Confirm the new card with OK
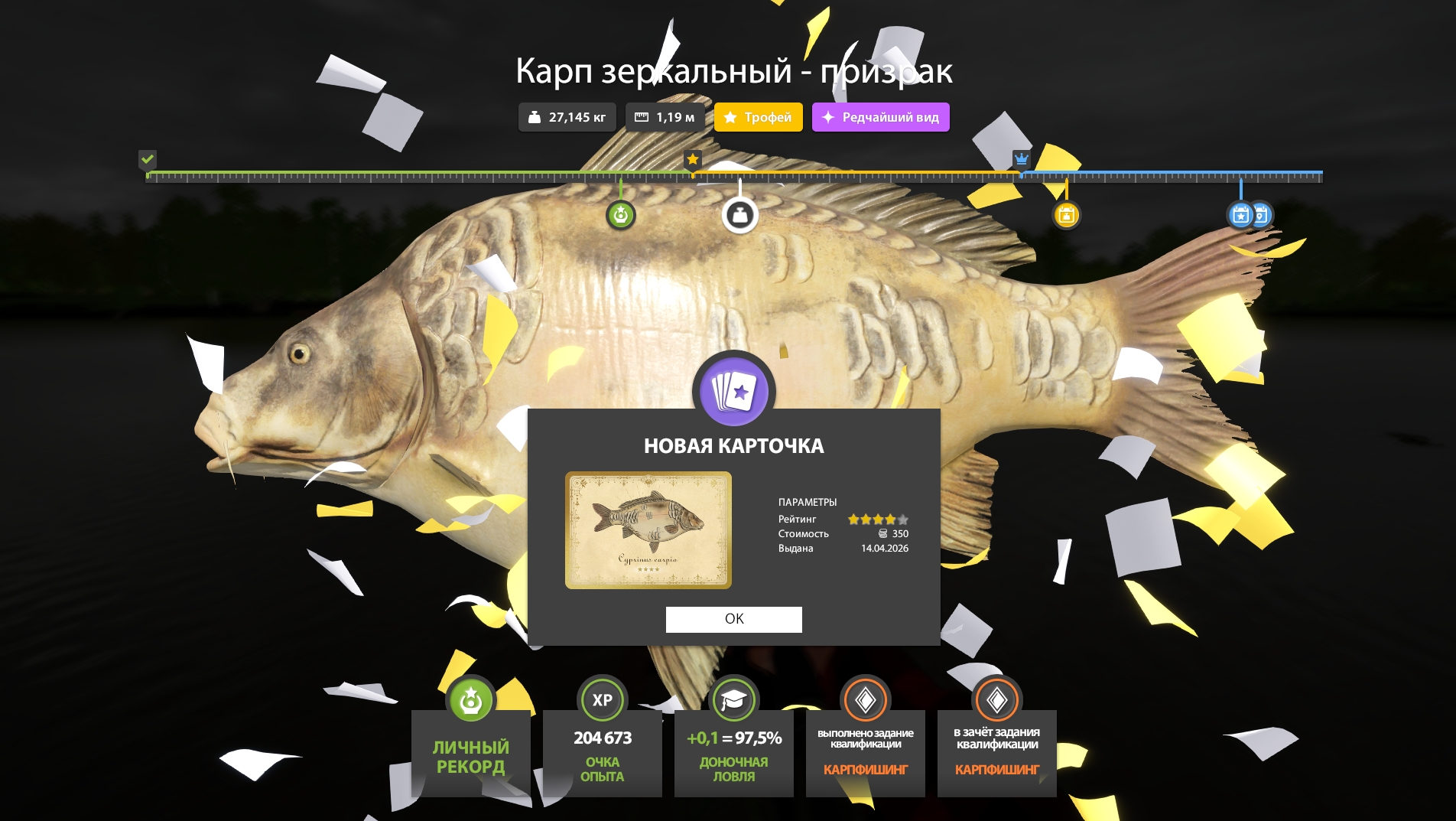Screen dimensions: 1456x821 733,619
